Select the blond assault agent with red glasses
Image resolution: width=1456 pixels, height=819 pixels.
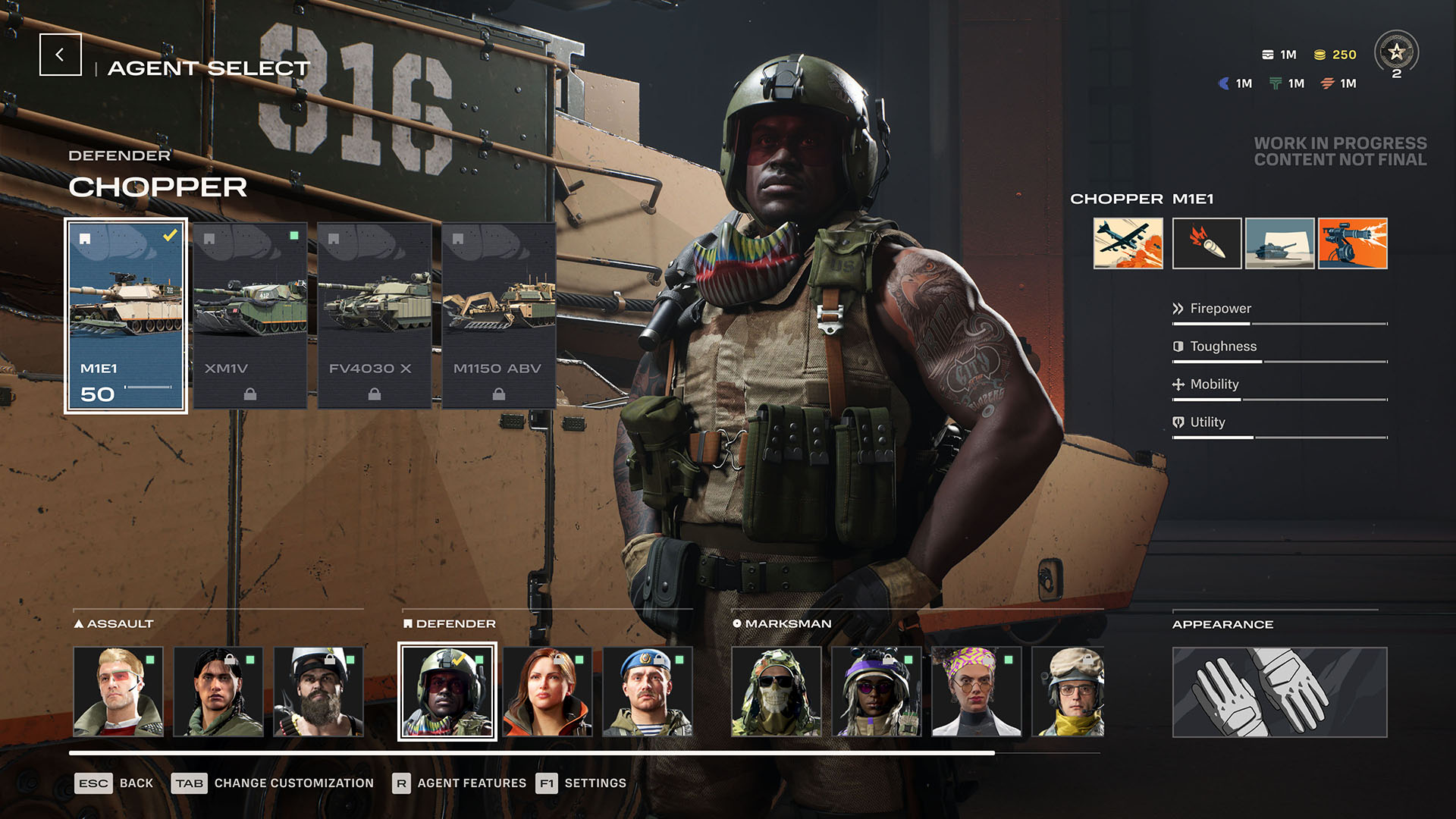118,692
